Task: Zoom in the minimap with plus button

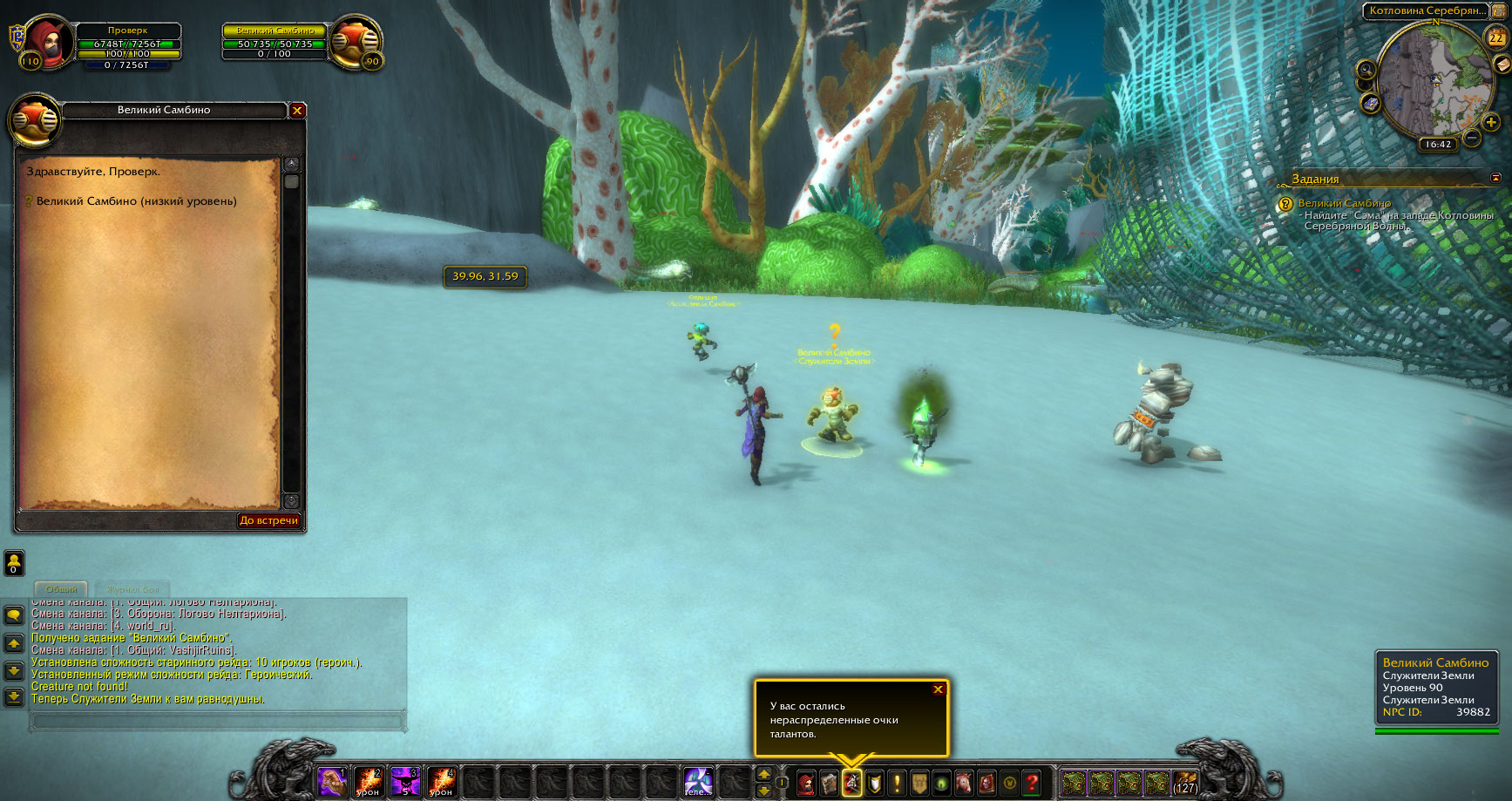Action: 1491,122
